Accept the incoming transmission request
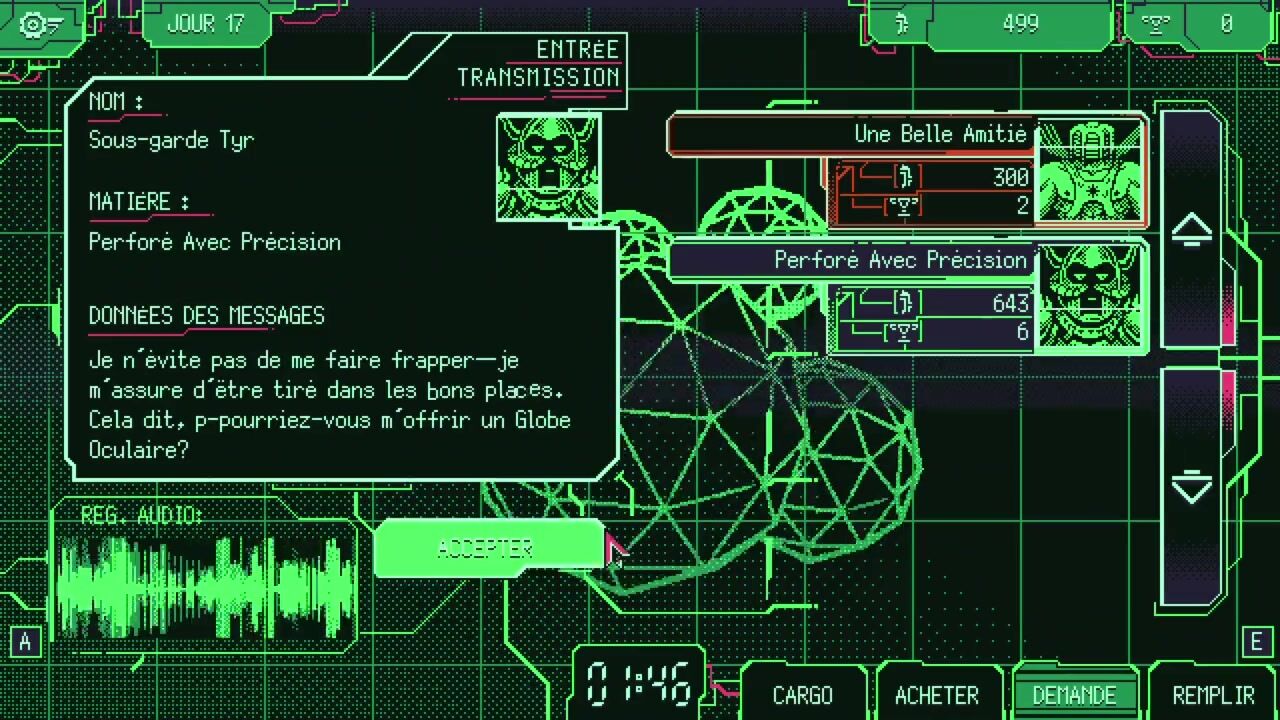Image resolution: width=1280 pixels, height=720 pixels. tap(488, 549)
